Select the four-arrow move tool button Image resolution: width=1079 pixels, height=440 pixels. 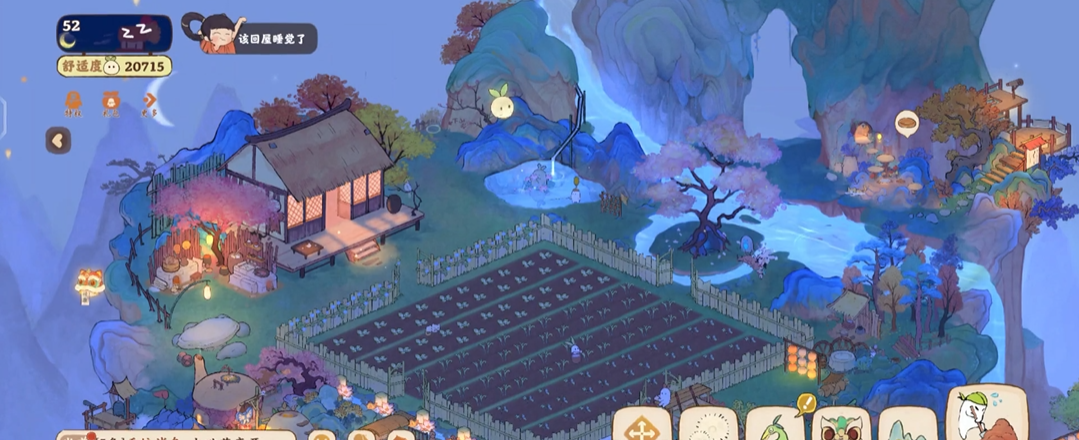[641, 427]
